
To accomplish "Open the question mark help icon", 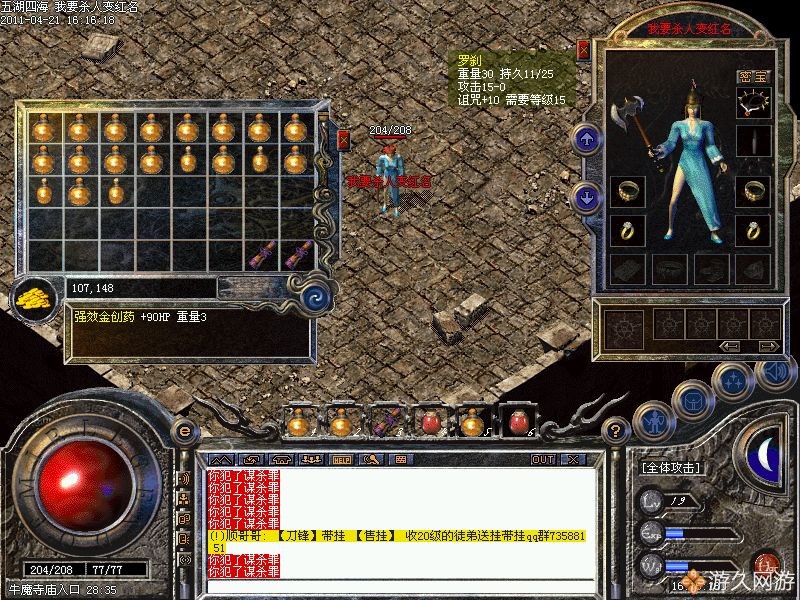I will click(x=617, y=432).
